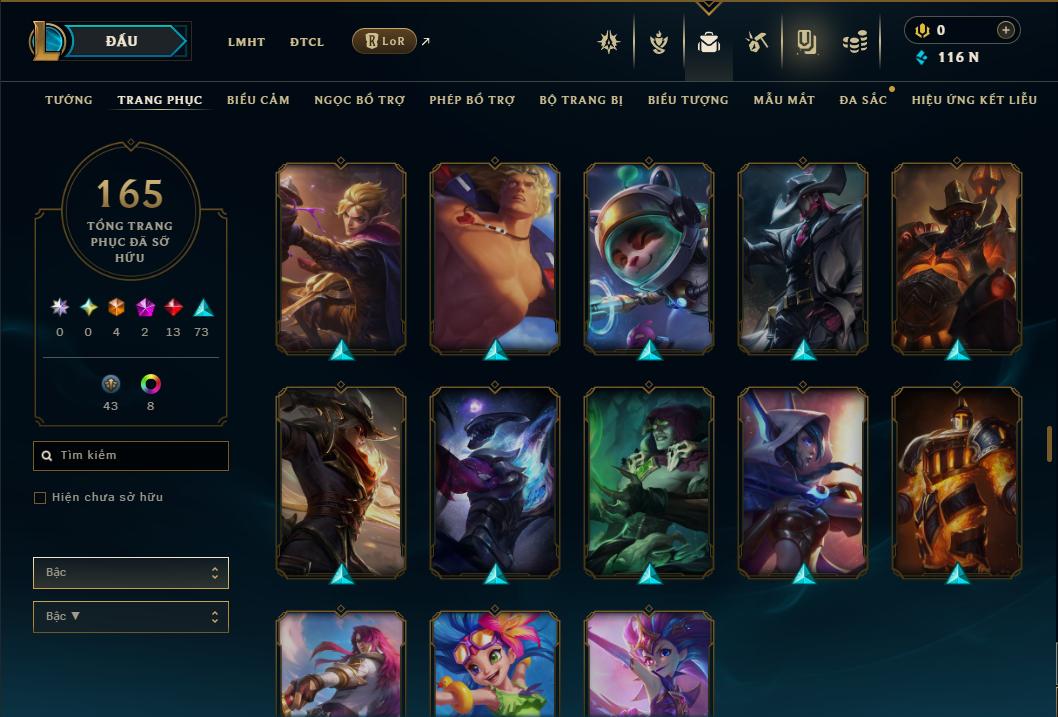The image size is (1058, 717).
Task: Switch to the TƯỚNG champions tab
Action: [x=69, y=100]
